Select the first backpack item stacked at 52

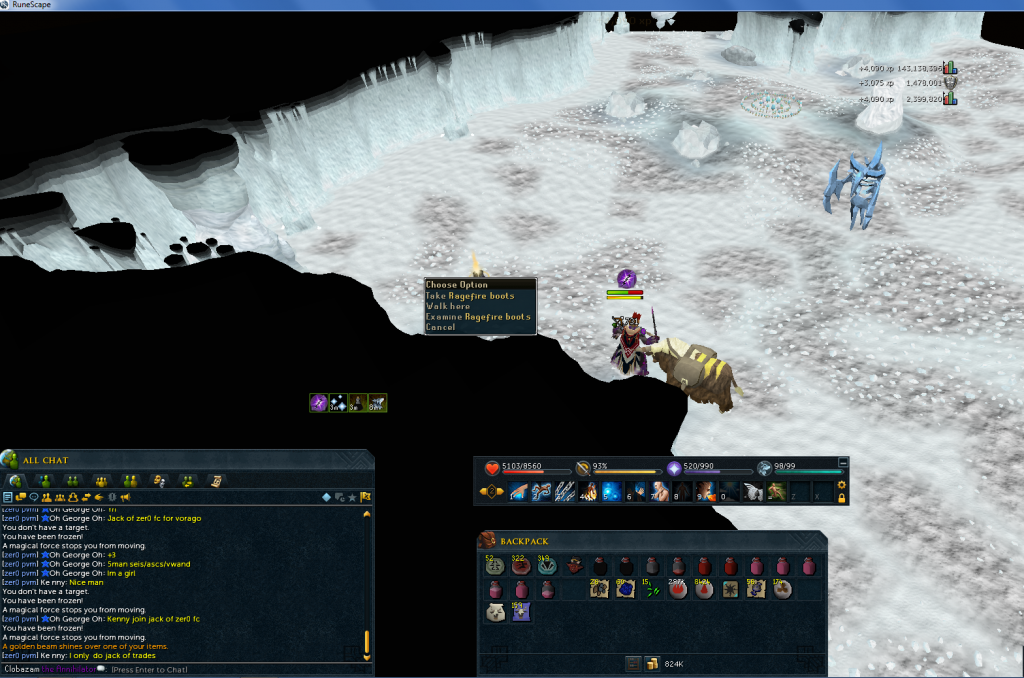(x=494, y=566)
